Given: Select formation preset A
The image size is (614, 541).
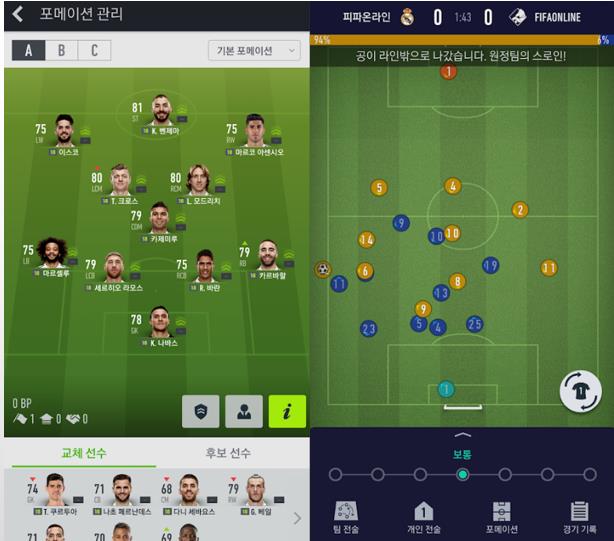Looking at the screenshot, I should tap(28, 51).
